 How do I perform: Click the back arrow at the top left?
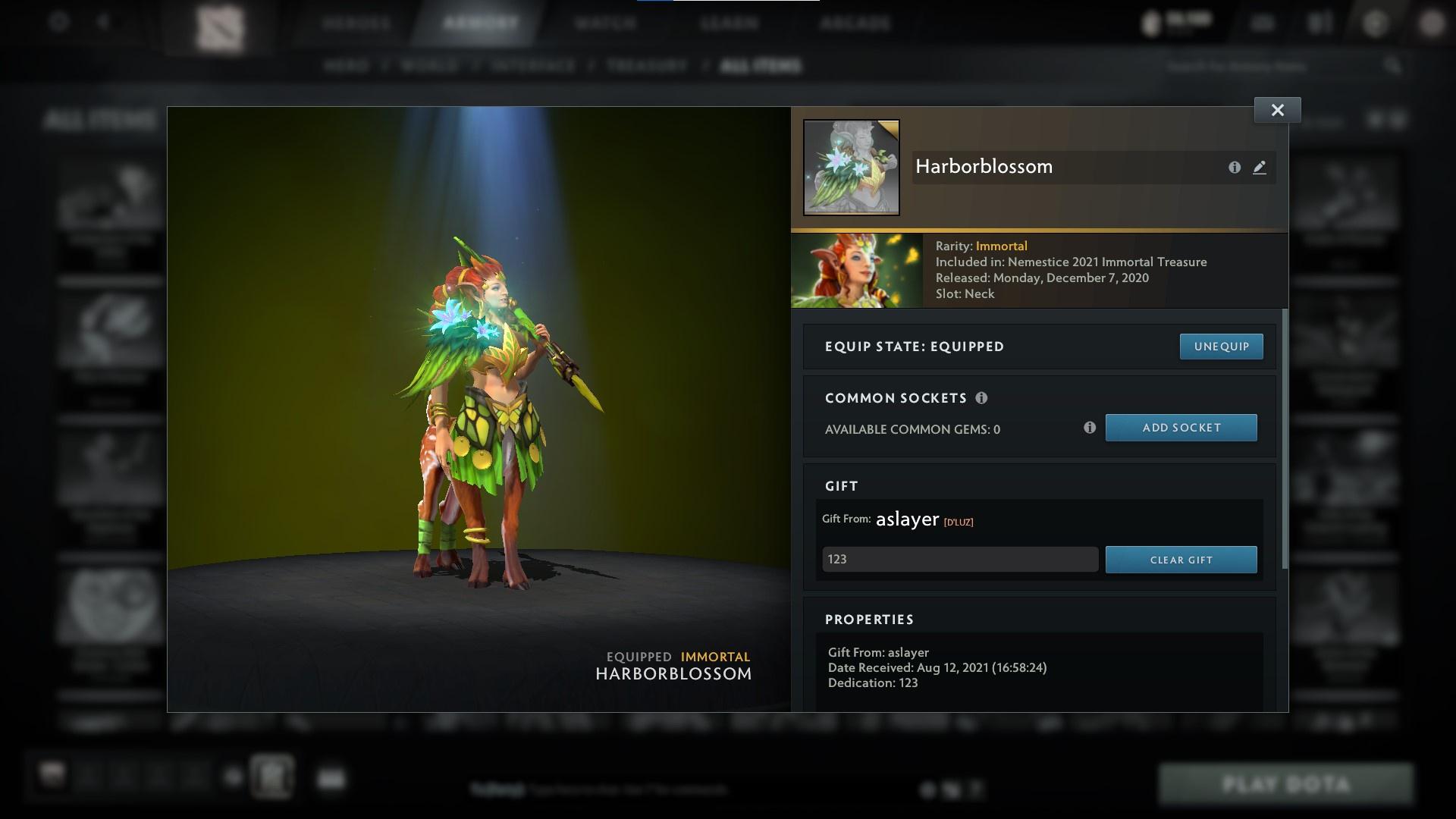(102, 23)
